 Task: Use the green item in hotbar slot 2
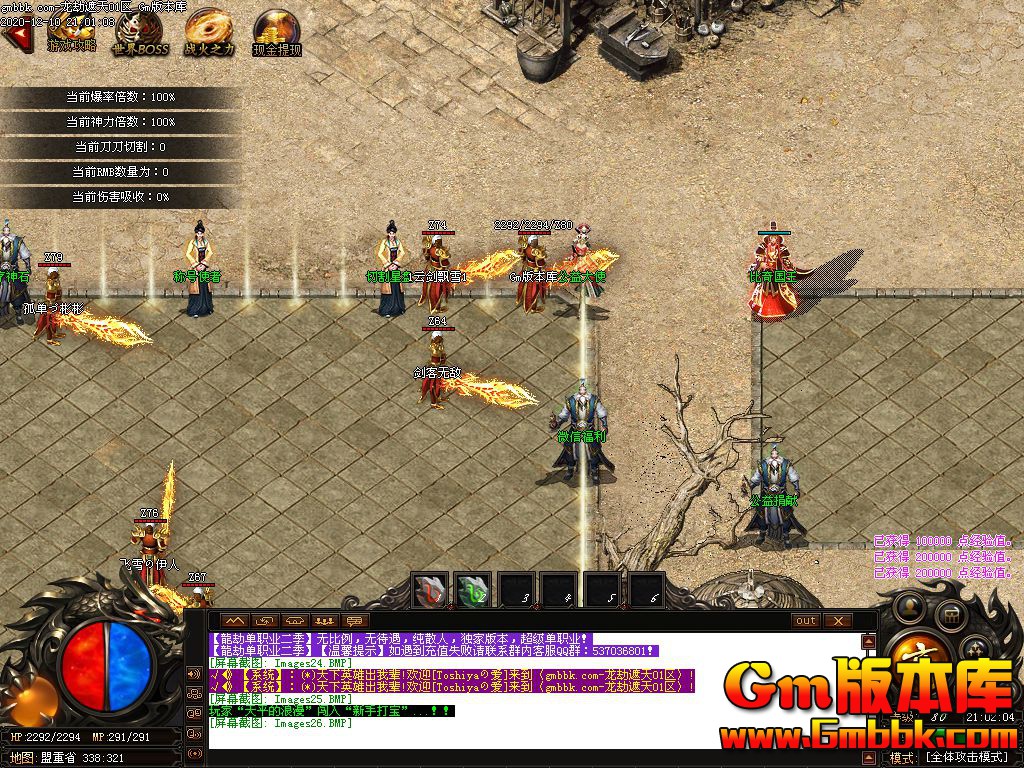click(x=473, y=591)
